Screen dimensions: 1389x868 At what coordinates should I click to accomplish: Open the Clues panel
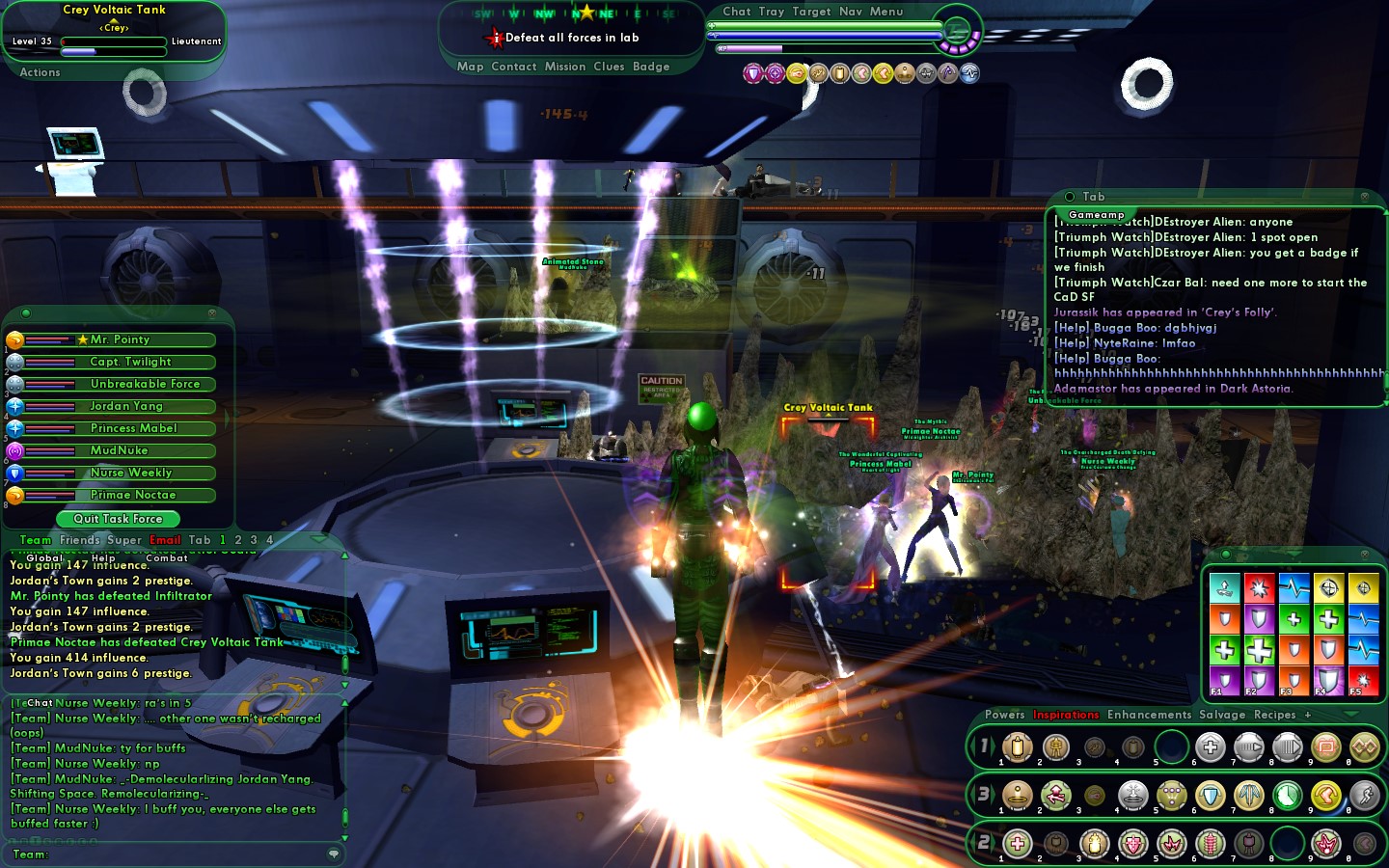pyautogui.click(x=609, y=67)
